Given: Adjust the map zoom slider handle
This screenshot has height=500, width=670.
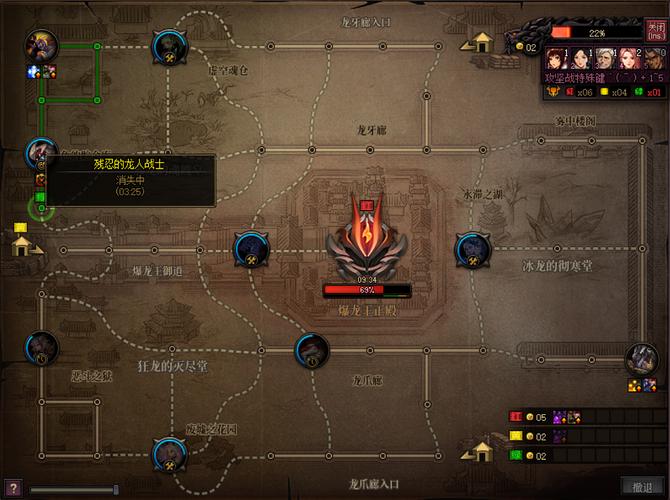Looking at the screenshot, I should pyautogui.click(x=116, y=489).
